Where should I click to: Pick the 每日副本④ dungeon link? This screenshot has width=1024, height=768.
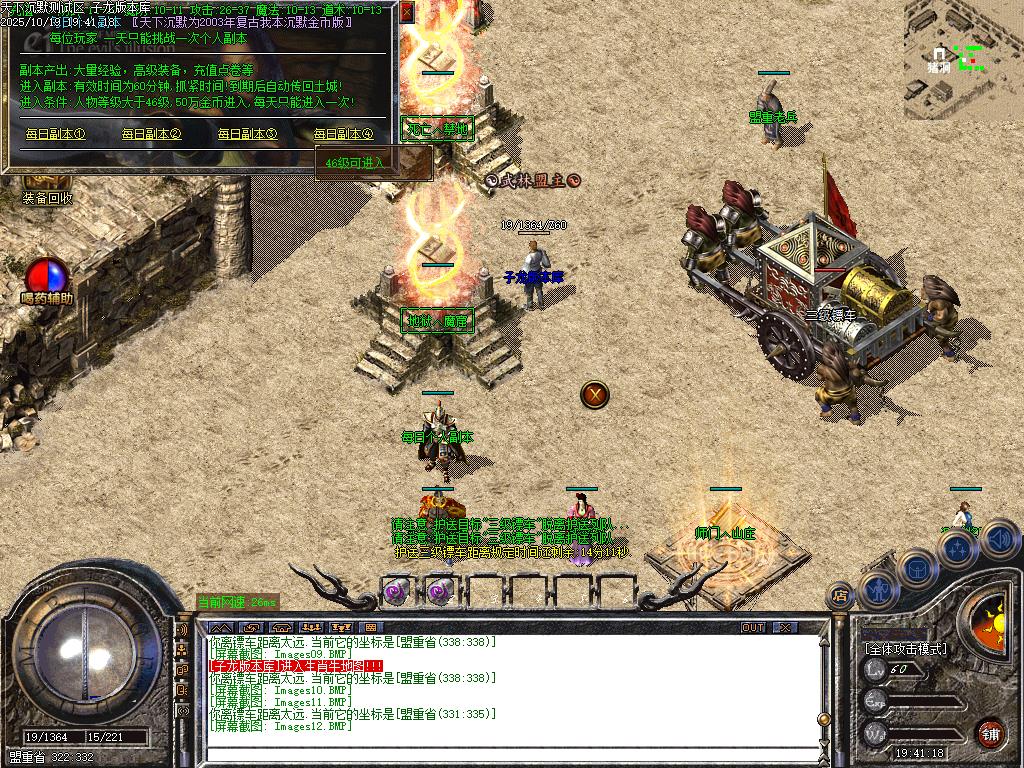(343, 134)
